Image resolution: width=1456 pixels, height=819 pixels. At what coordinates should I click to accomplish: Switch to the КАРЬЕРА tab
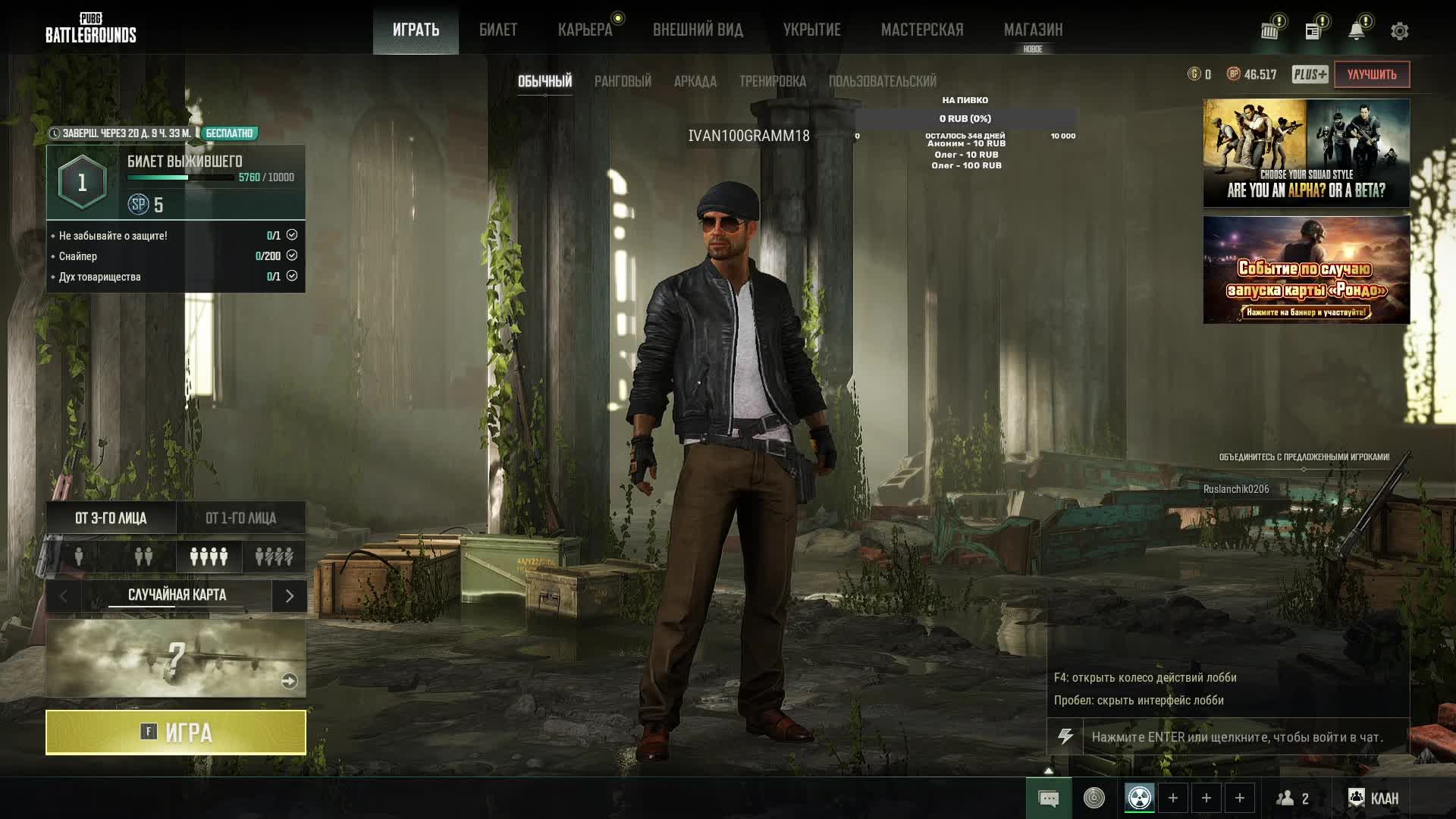click(585, 30)
